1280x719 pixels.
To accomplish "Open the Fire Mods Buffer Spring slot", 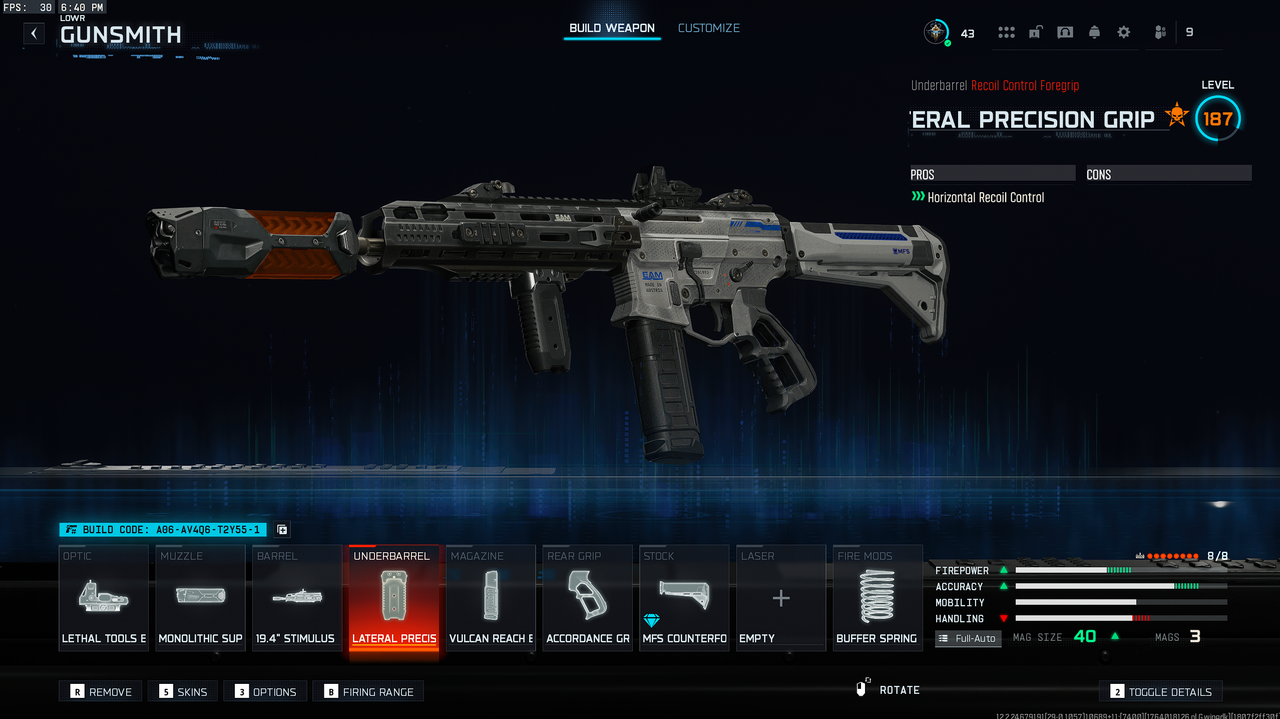I will tap(877, 598).
